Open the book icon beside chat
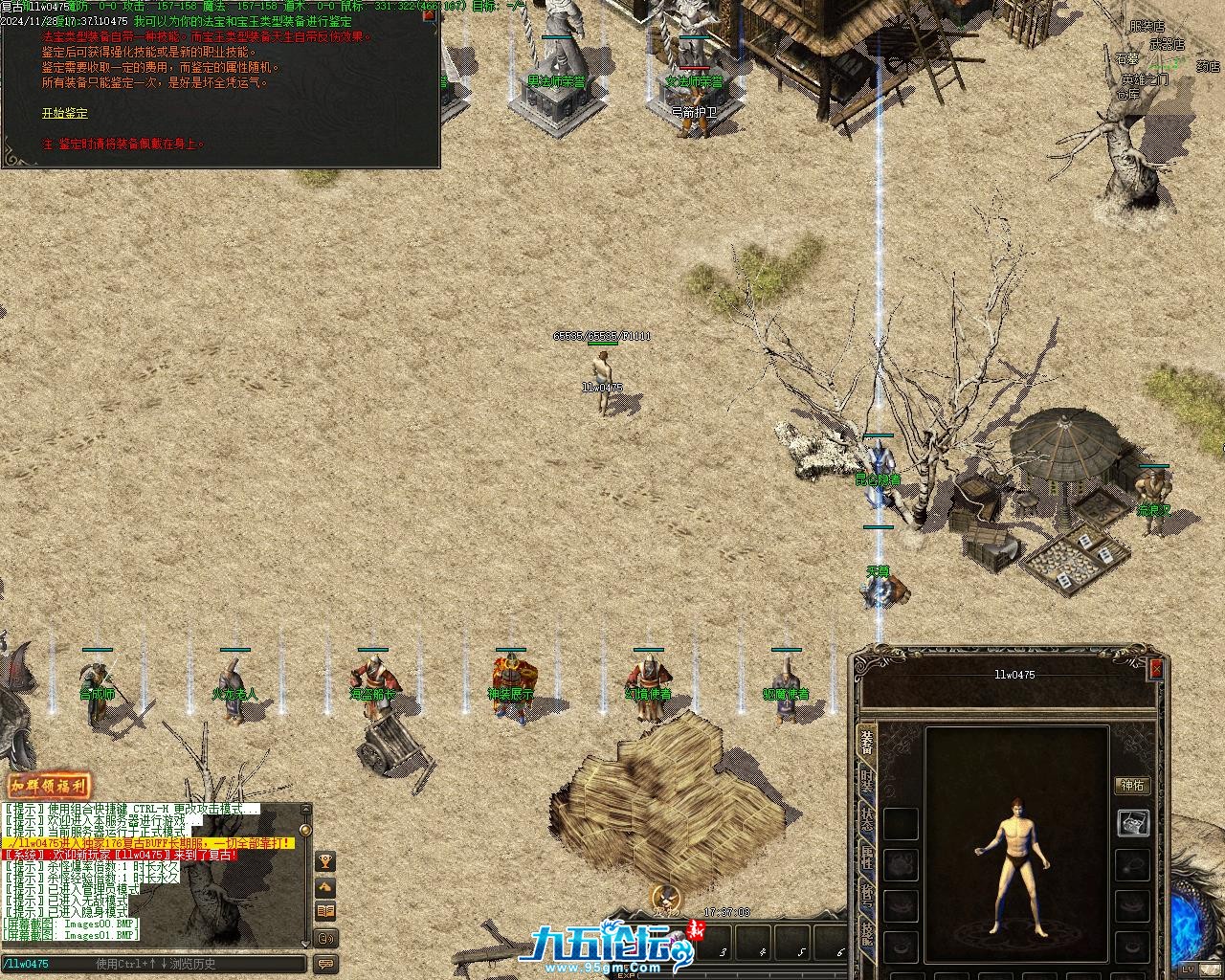 coord(325,912)
